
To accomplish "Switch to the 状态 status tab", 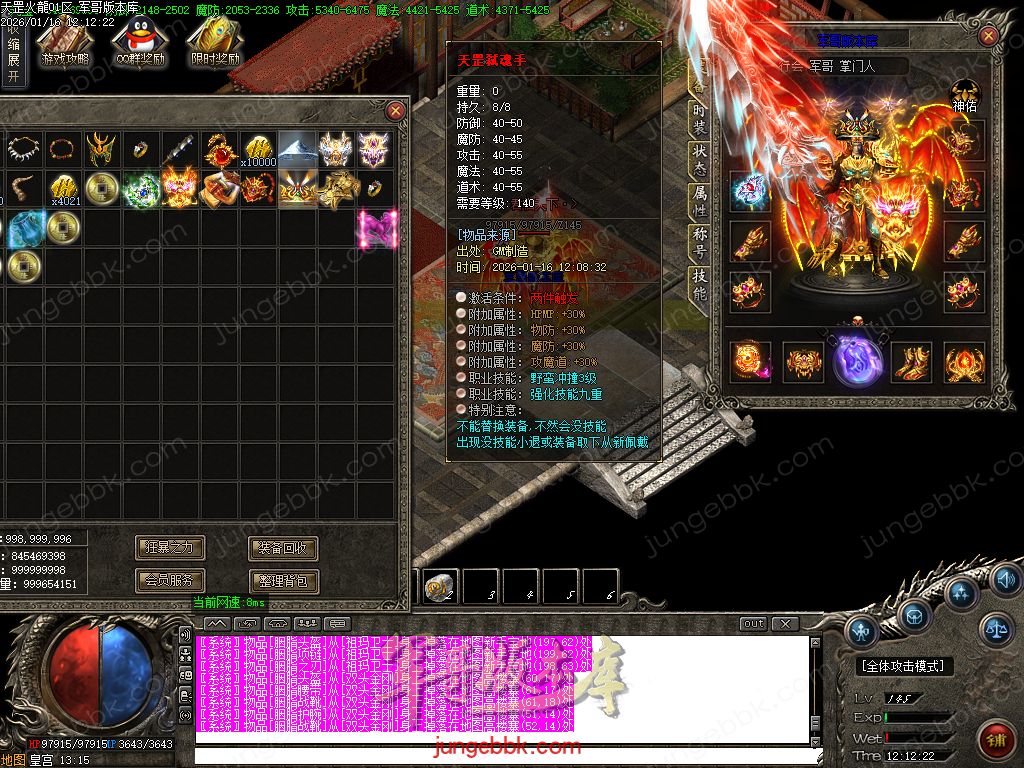I will point(700,162).
